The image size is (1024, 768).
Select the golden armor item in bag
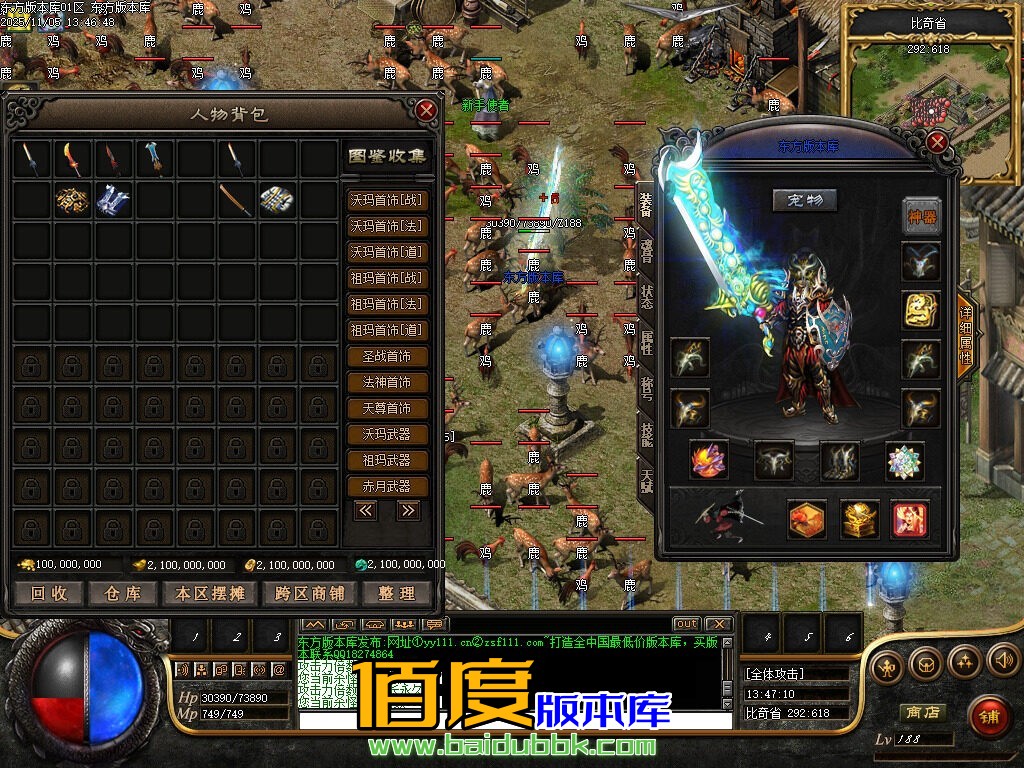click(72, 201)
